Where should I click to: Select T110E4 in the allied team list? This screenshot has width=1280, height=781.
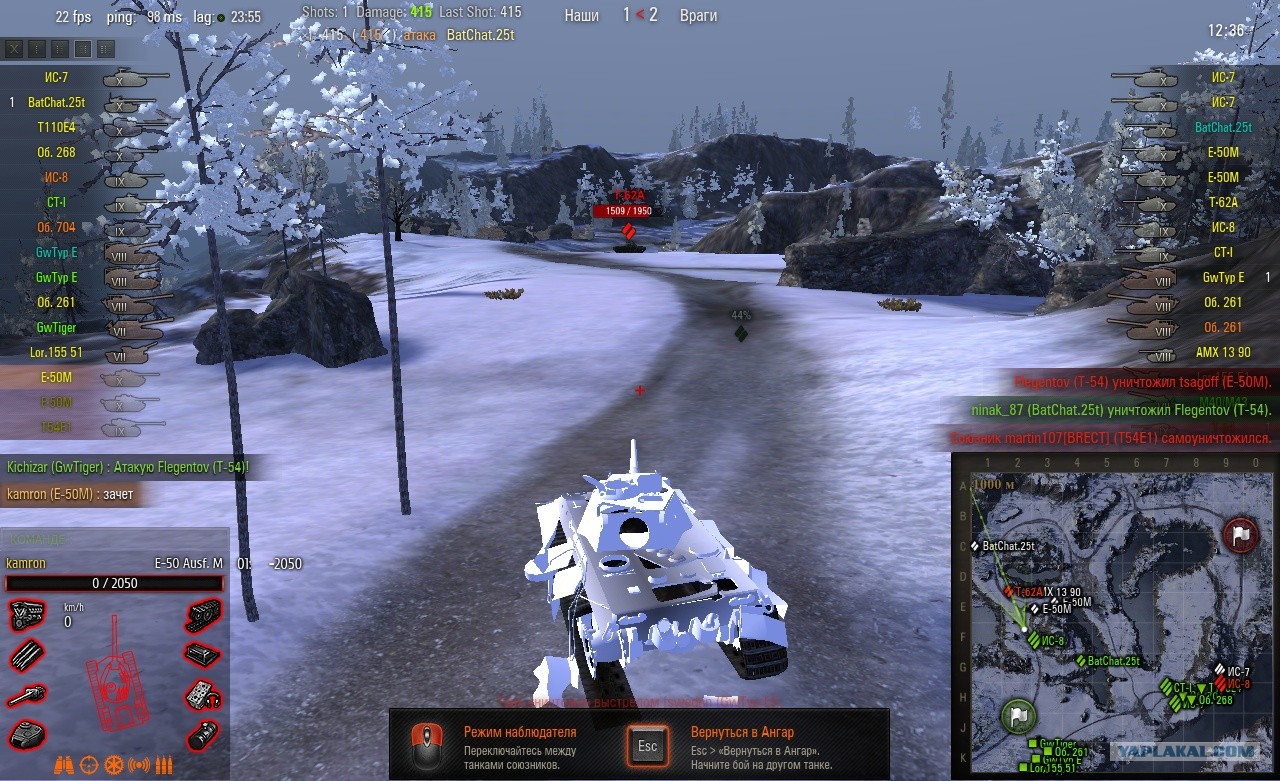tap(57, 128)
